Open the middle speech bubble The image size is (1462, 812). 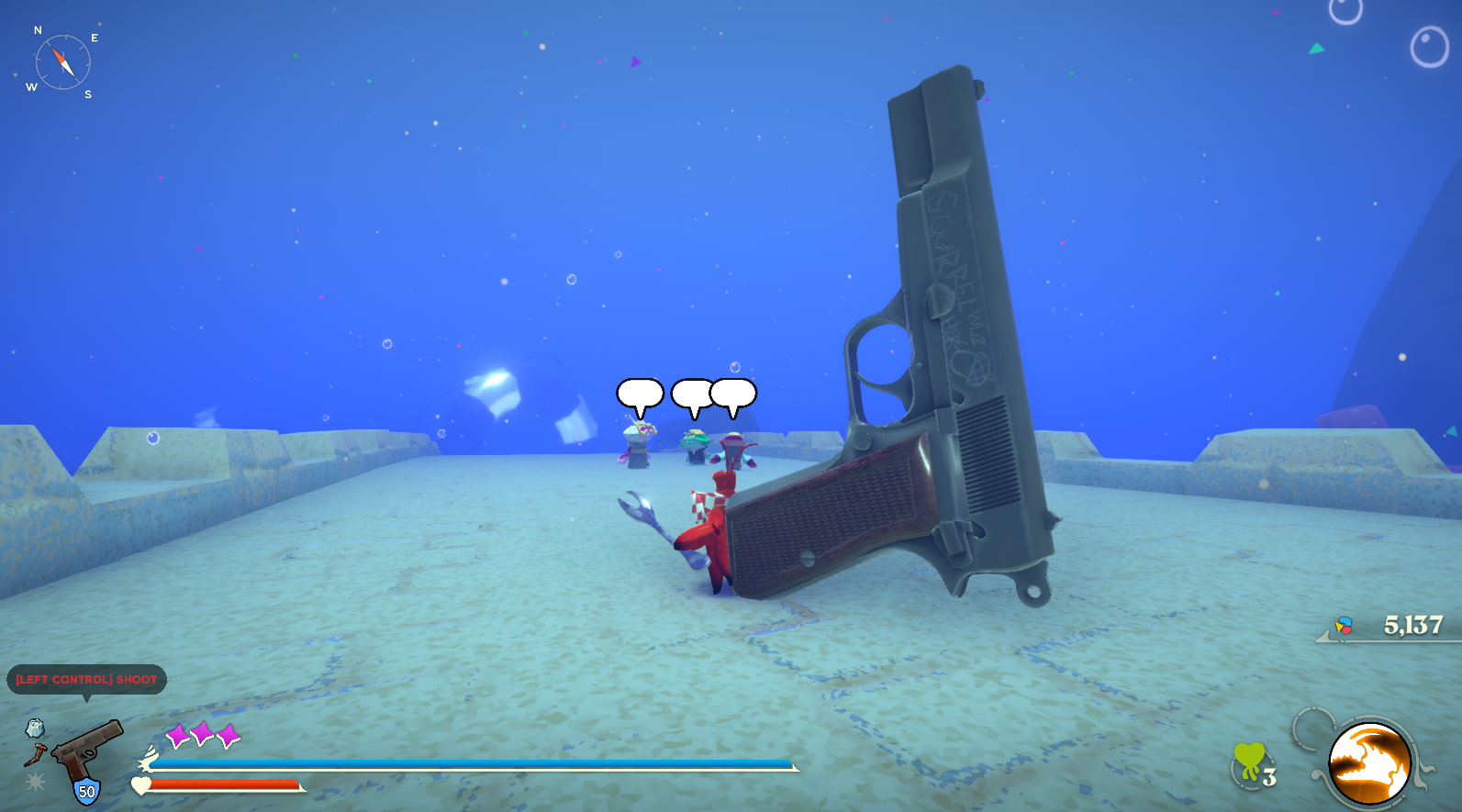[x=689, y=393]
